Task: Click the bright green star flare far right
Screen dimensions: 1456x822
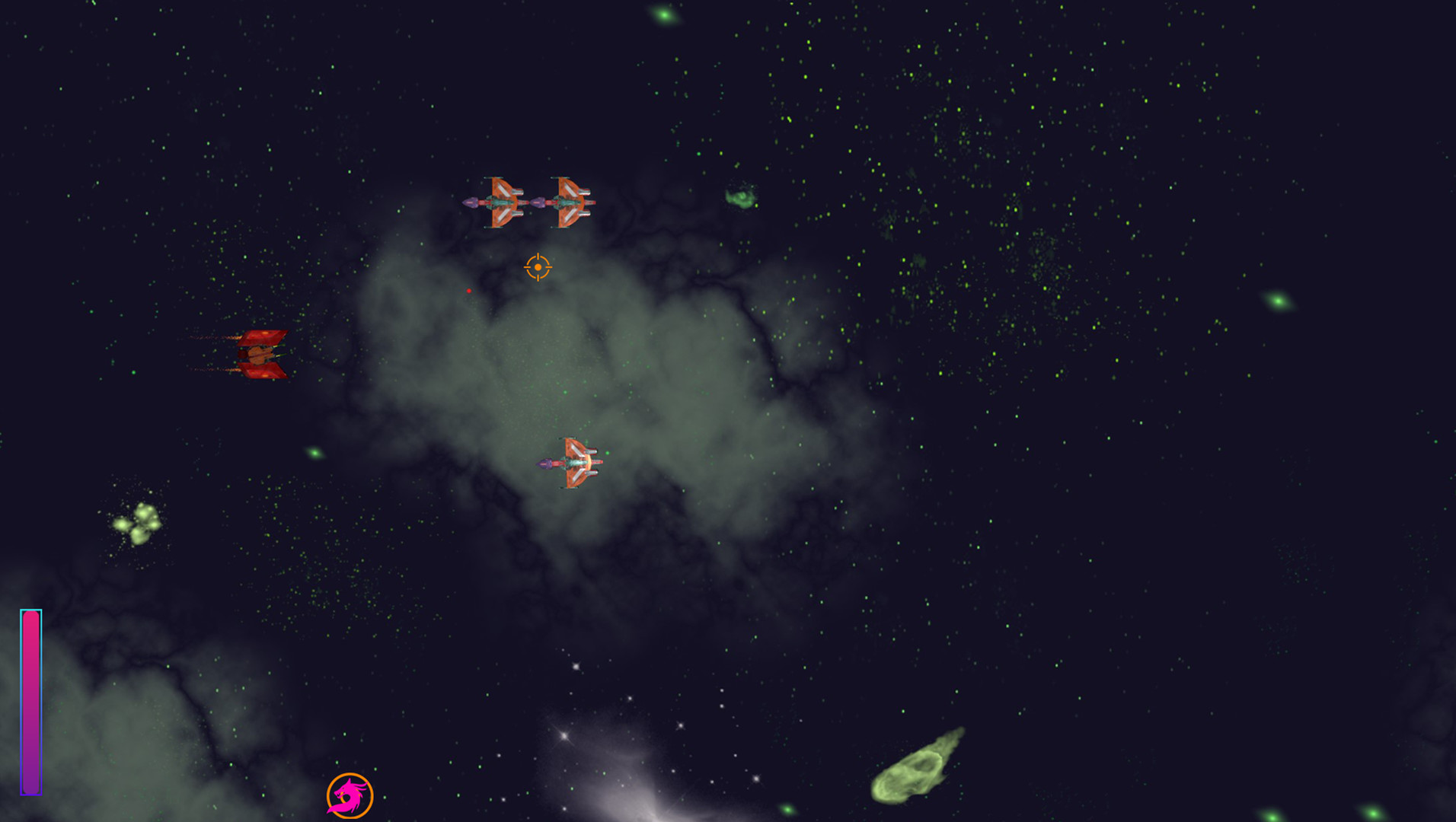Action: (1279, 300)
